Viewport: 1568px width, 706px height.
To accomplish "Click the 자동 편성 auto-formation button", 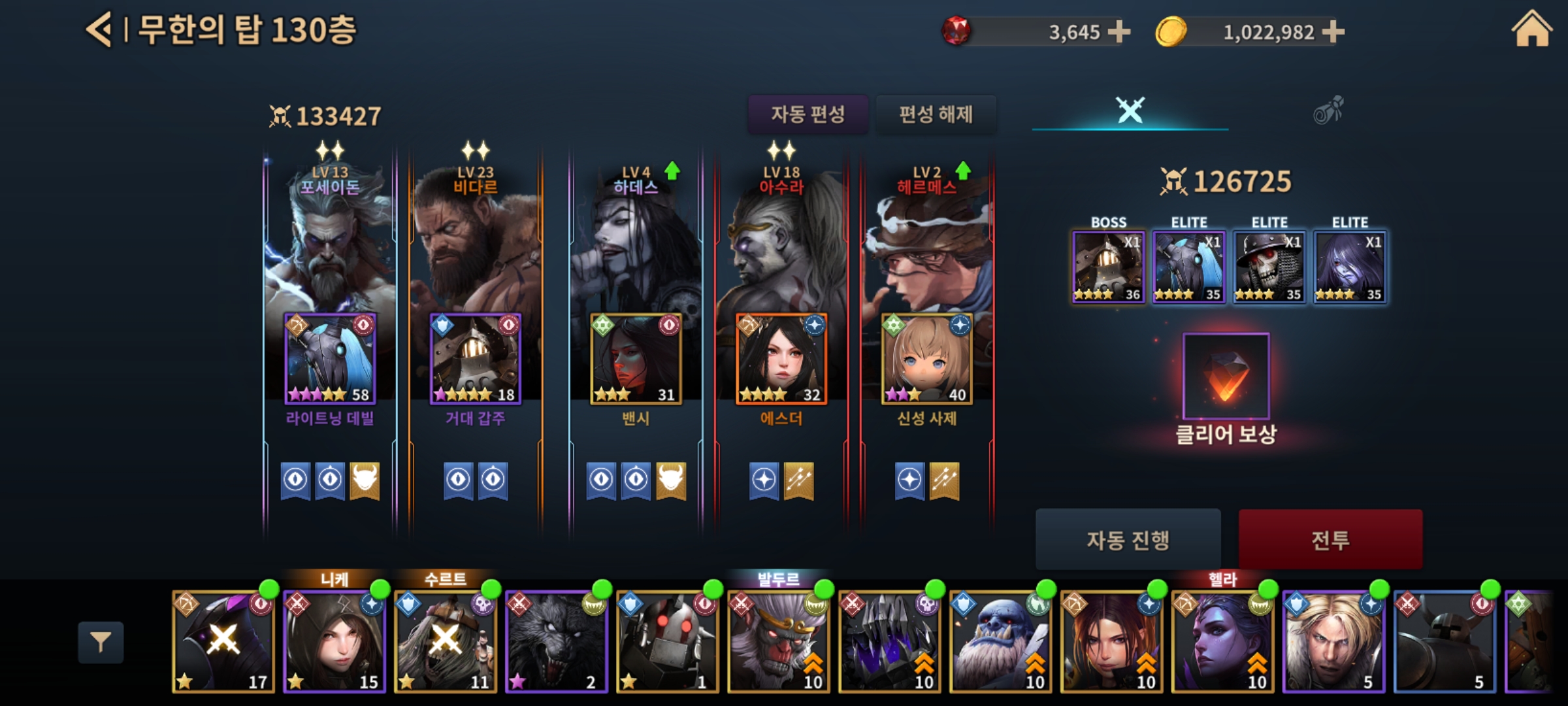I will (x=808, y=114).
